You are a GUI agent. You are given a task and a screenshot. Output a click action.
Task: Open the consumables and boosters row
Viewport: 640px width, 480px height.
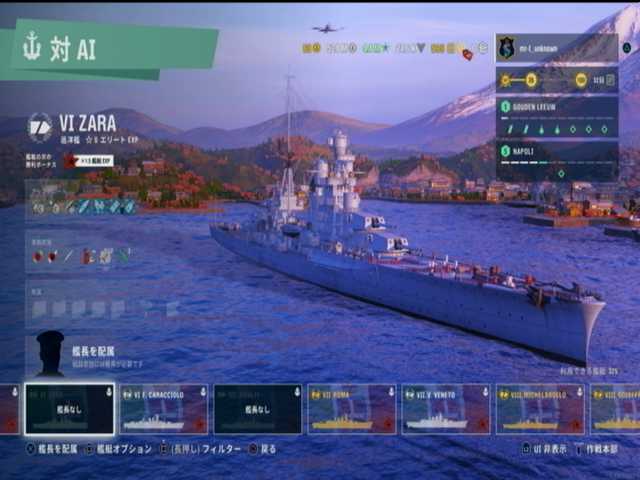pos(83,256)
